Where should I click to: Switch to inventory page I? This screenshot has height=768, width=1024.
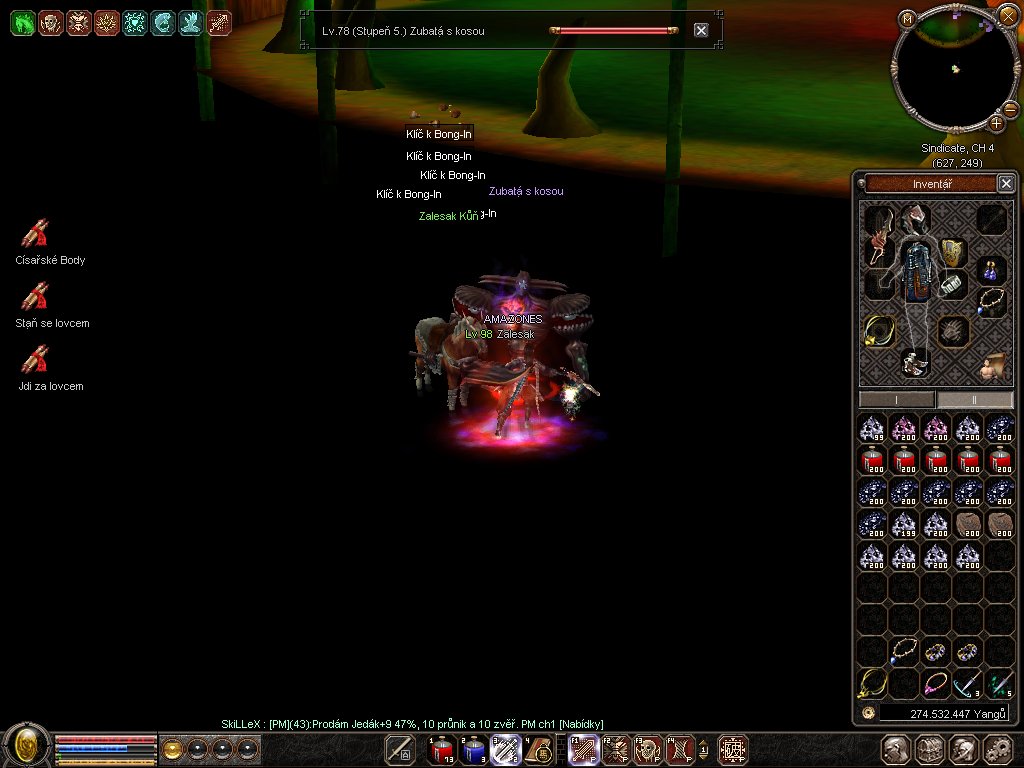tap(897, 399)
